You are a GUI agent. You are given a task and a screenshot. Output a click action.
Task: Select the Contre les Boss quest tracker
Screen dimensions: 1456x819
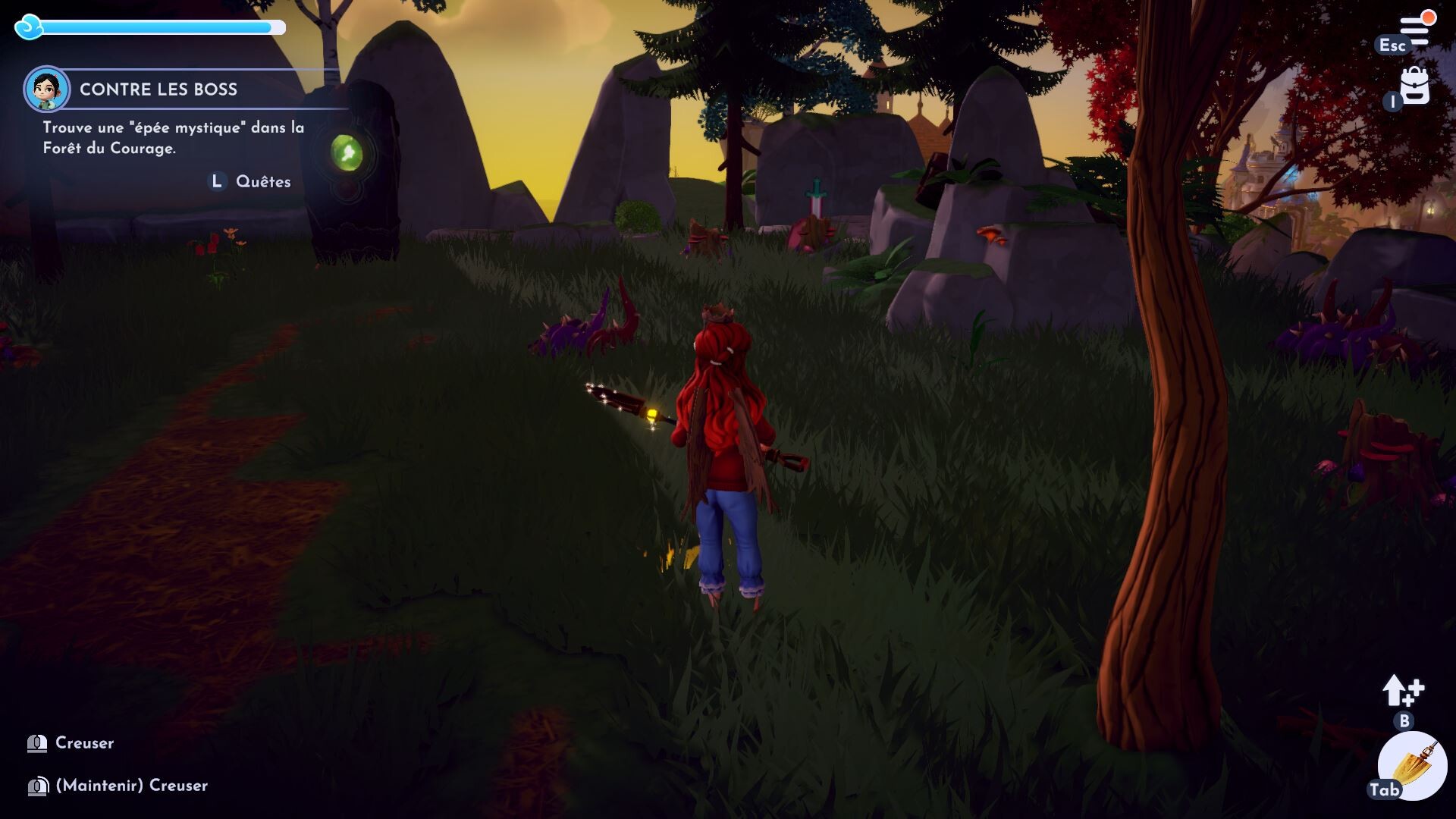[158, 89]
